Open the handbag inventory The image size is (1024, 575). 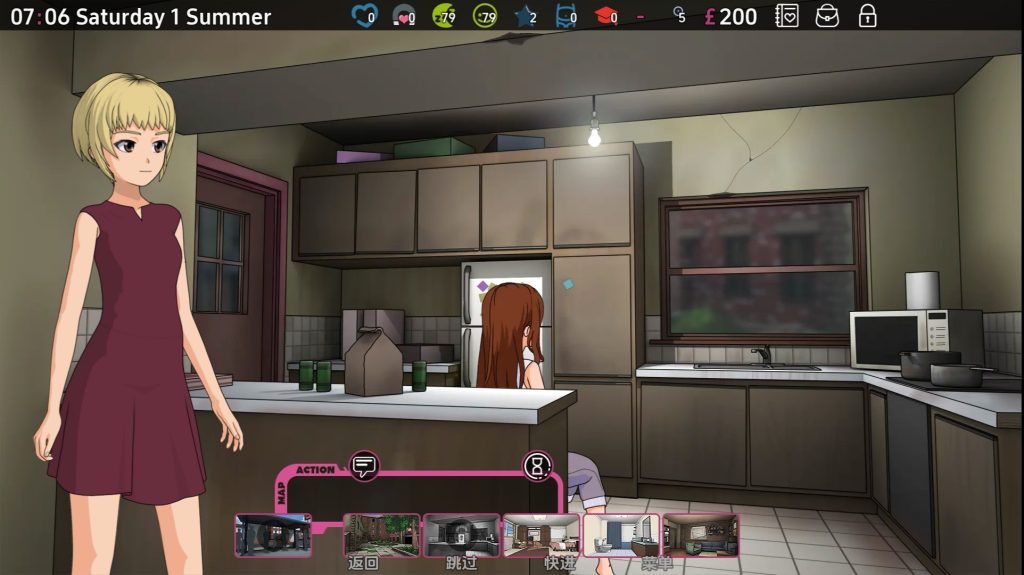(x=827, y=16)
